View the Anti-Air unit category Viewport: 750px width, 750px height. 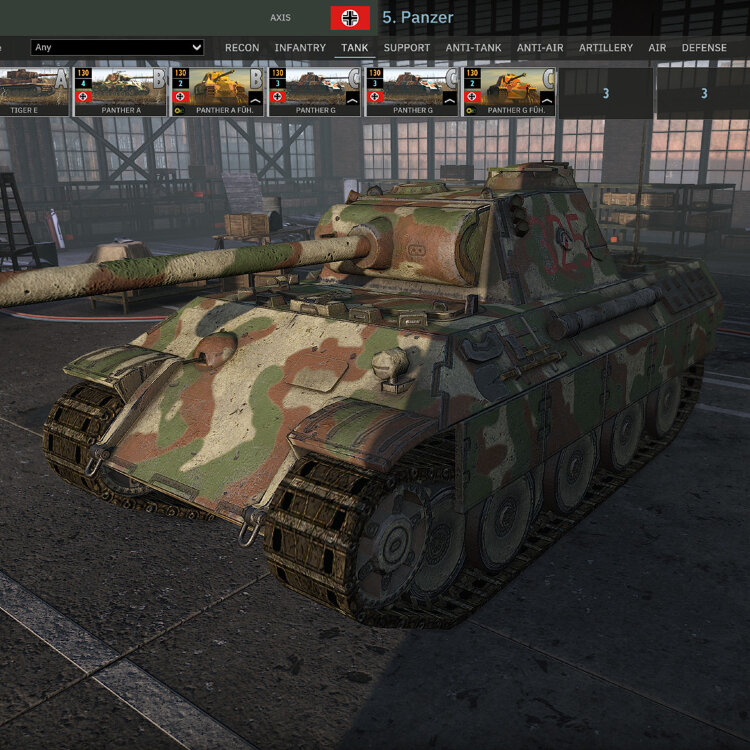click(x=541, y=48)
